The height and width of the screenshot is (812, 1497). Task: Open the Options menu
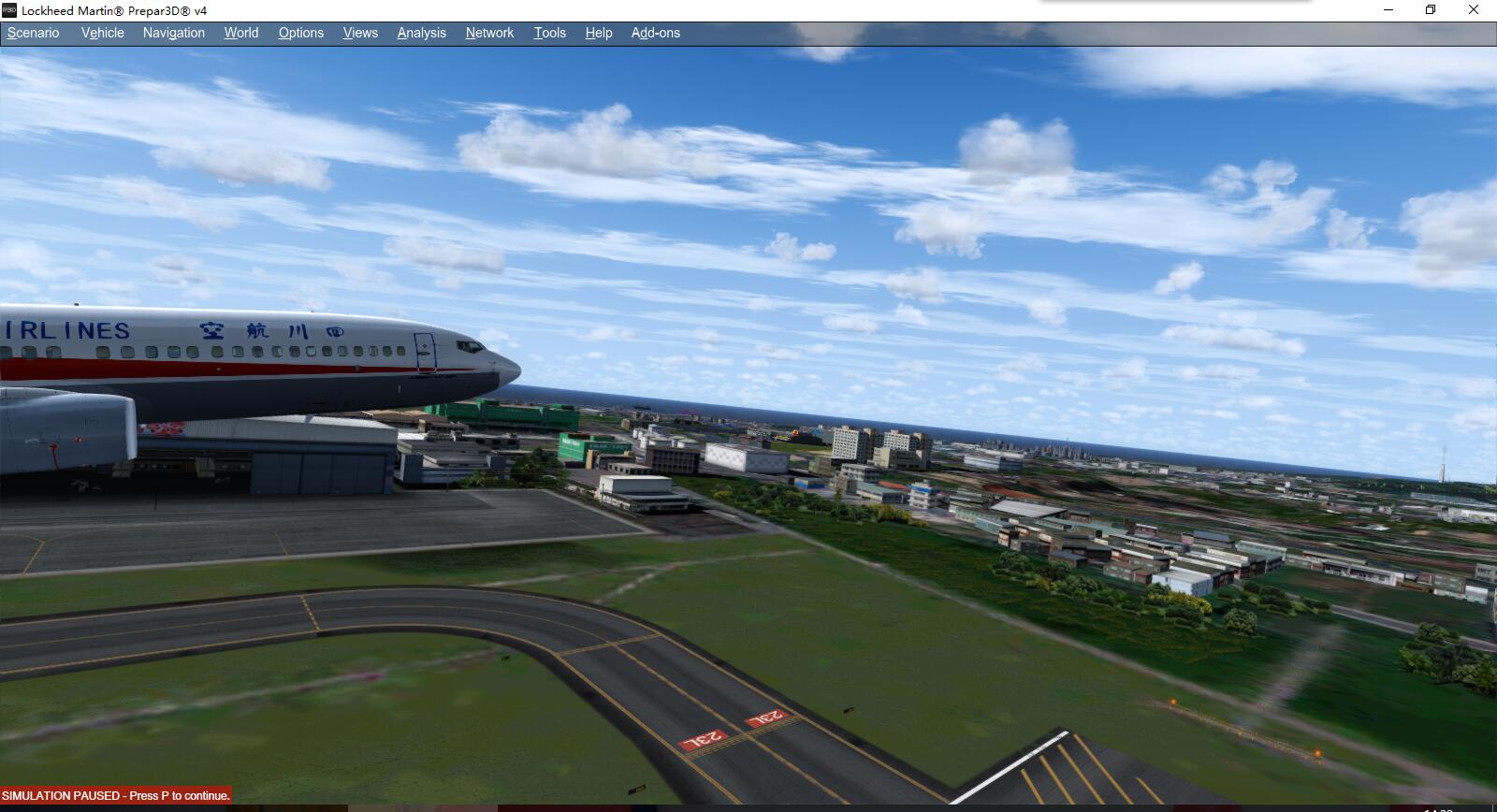pyautogui.click(x=300, y=33)
